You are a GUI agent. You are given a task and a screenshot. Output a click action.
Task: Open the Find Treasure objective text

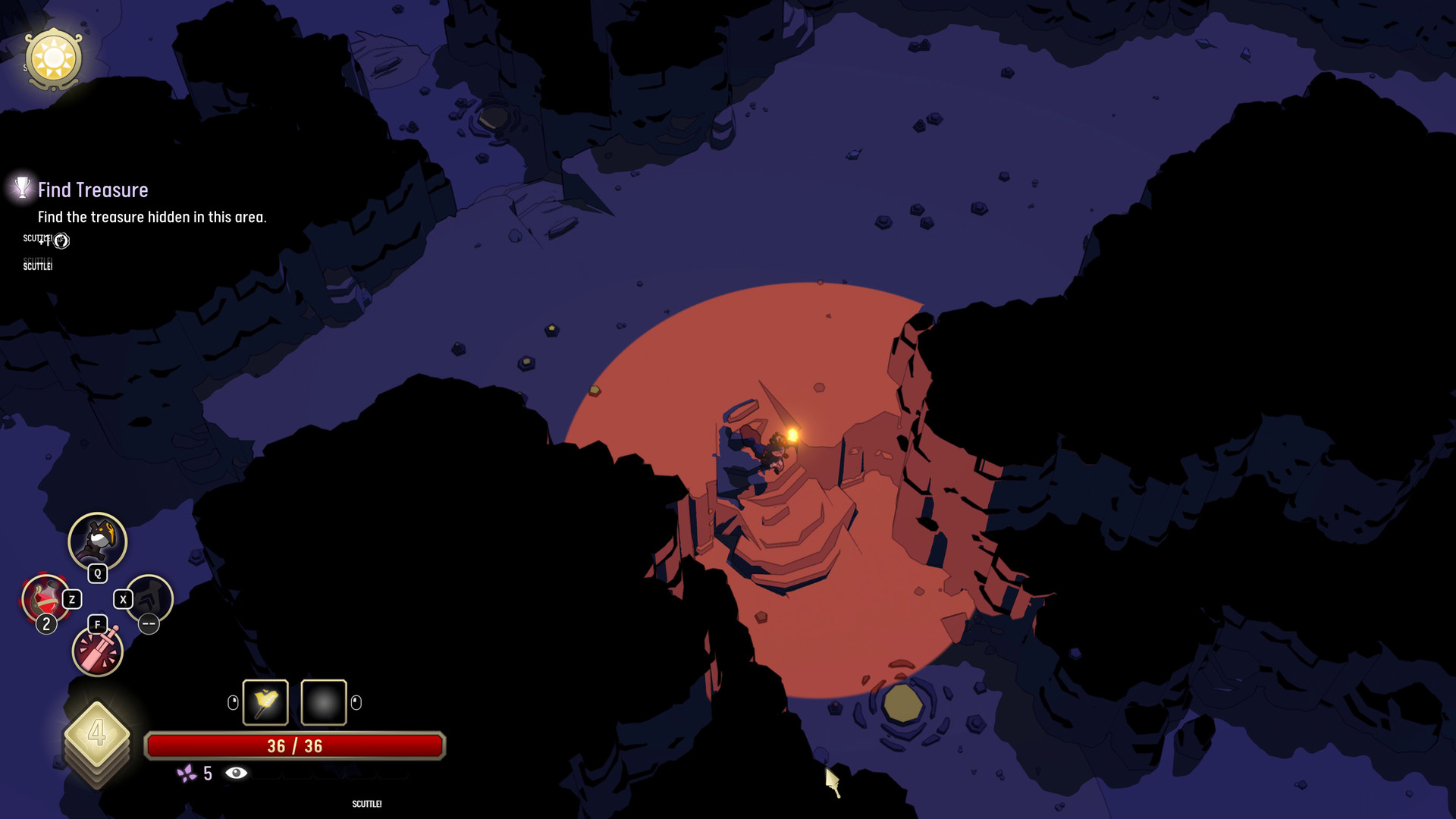pos(152,216)
